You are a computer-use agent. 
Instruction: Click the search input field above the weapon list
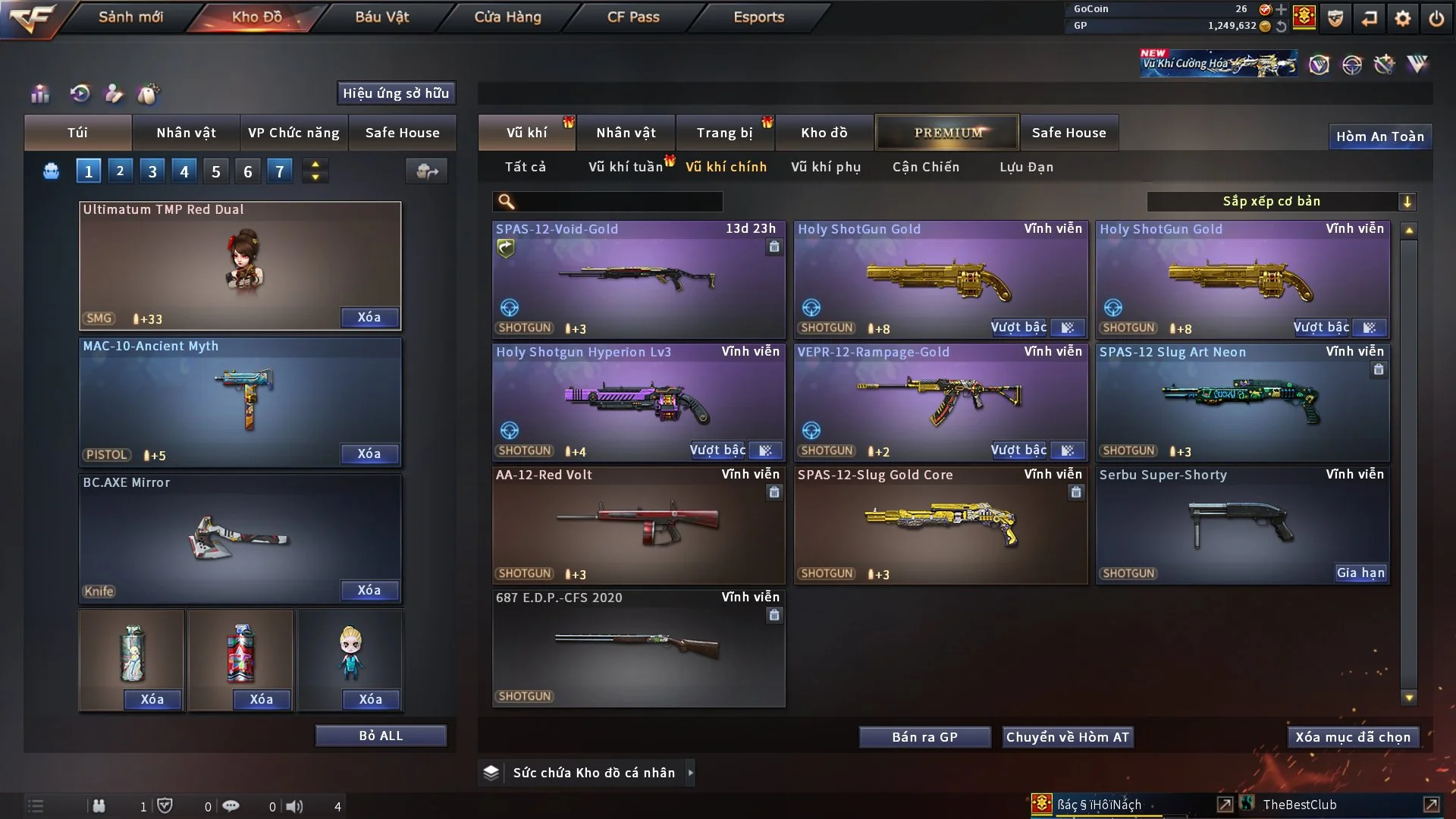[x=607, y=202]
